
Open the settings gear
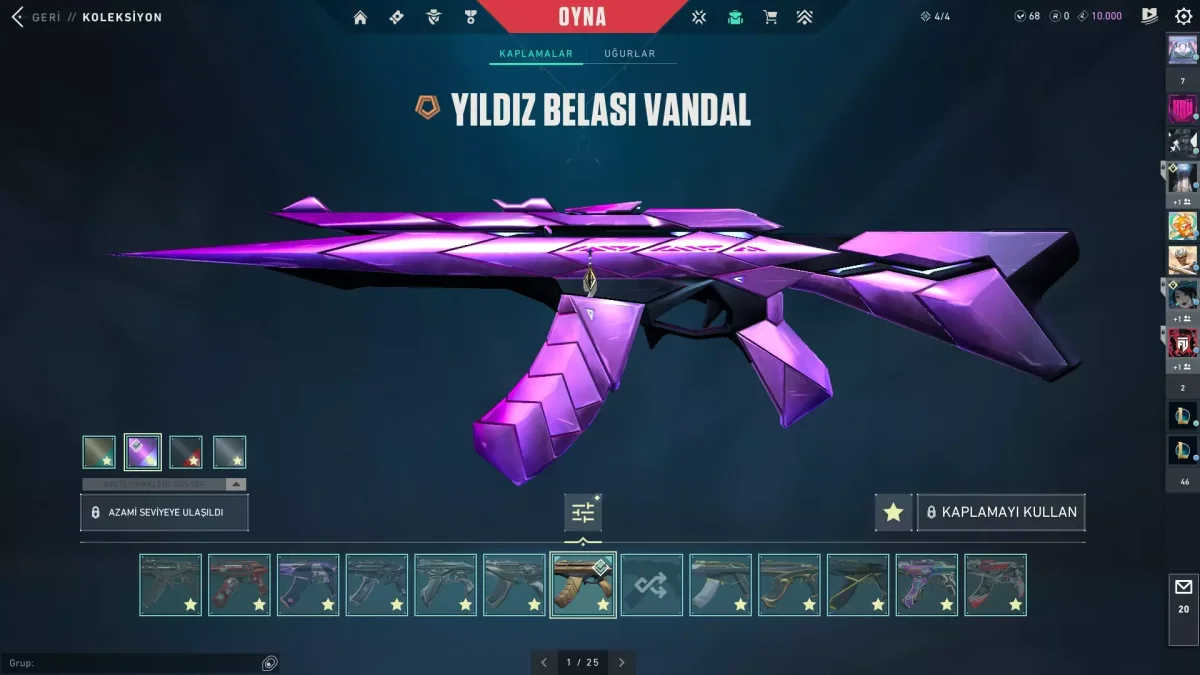[1183, 17]
